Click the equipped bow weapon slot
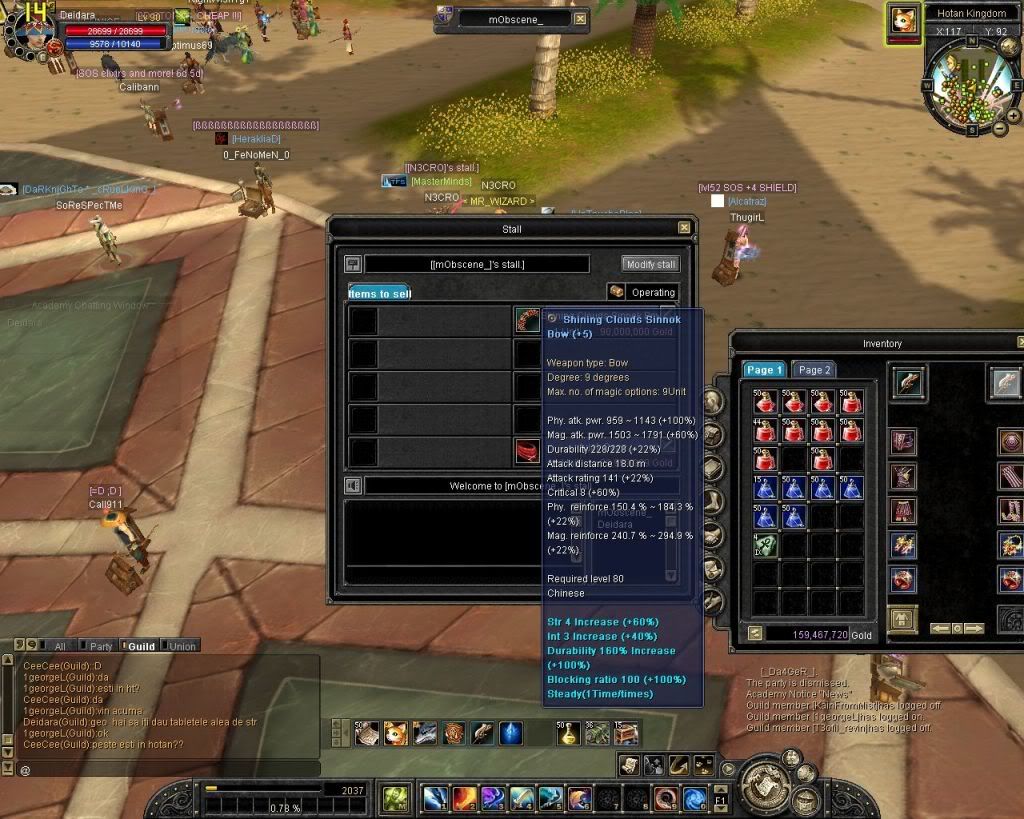Screen dimensions: 1024x819 [909, 382]
